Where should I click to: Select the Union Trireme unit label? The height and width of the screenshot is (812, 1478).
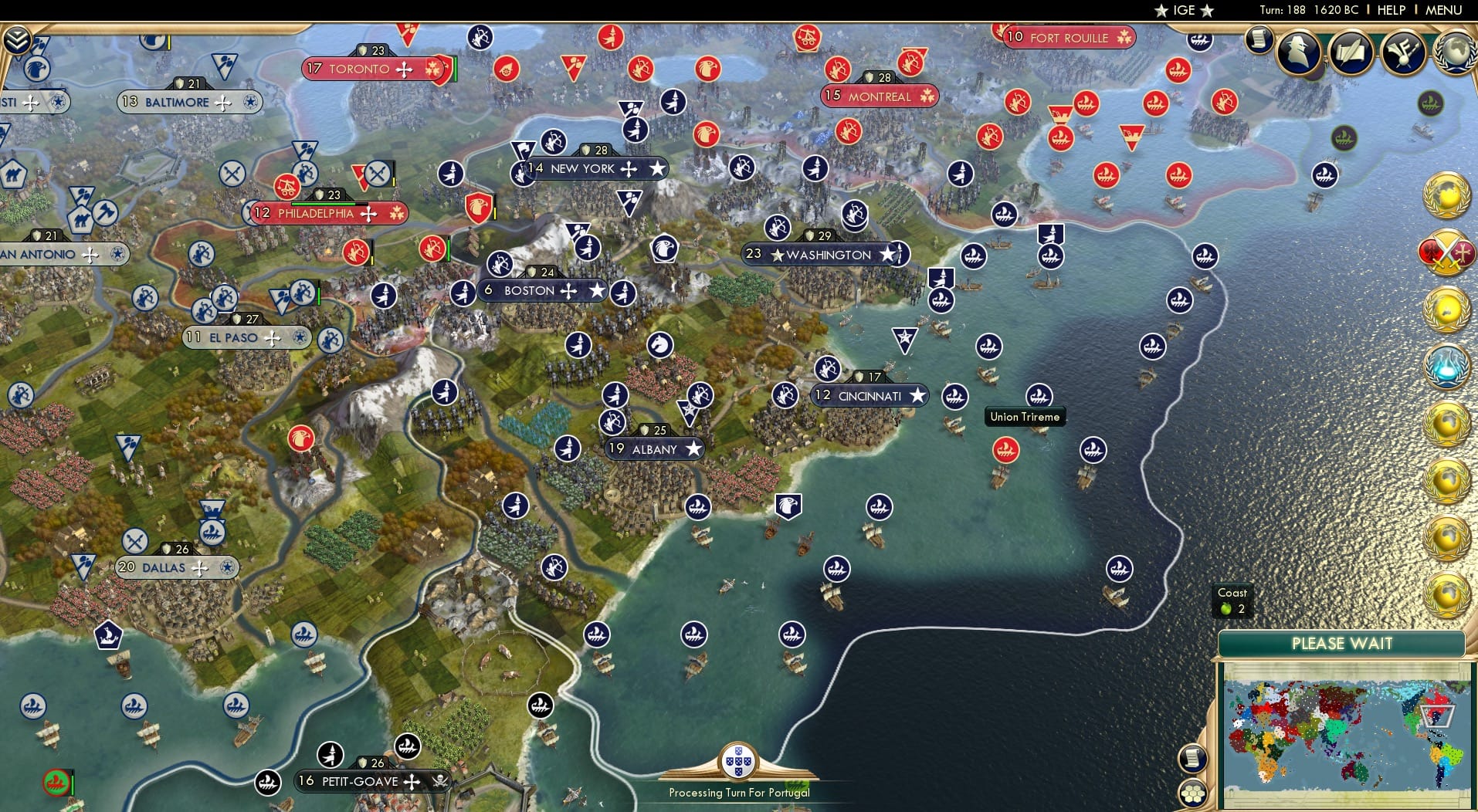[1025, 416]
